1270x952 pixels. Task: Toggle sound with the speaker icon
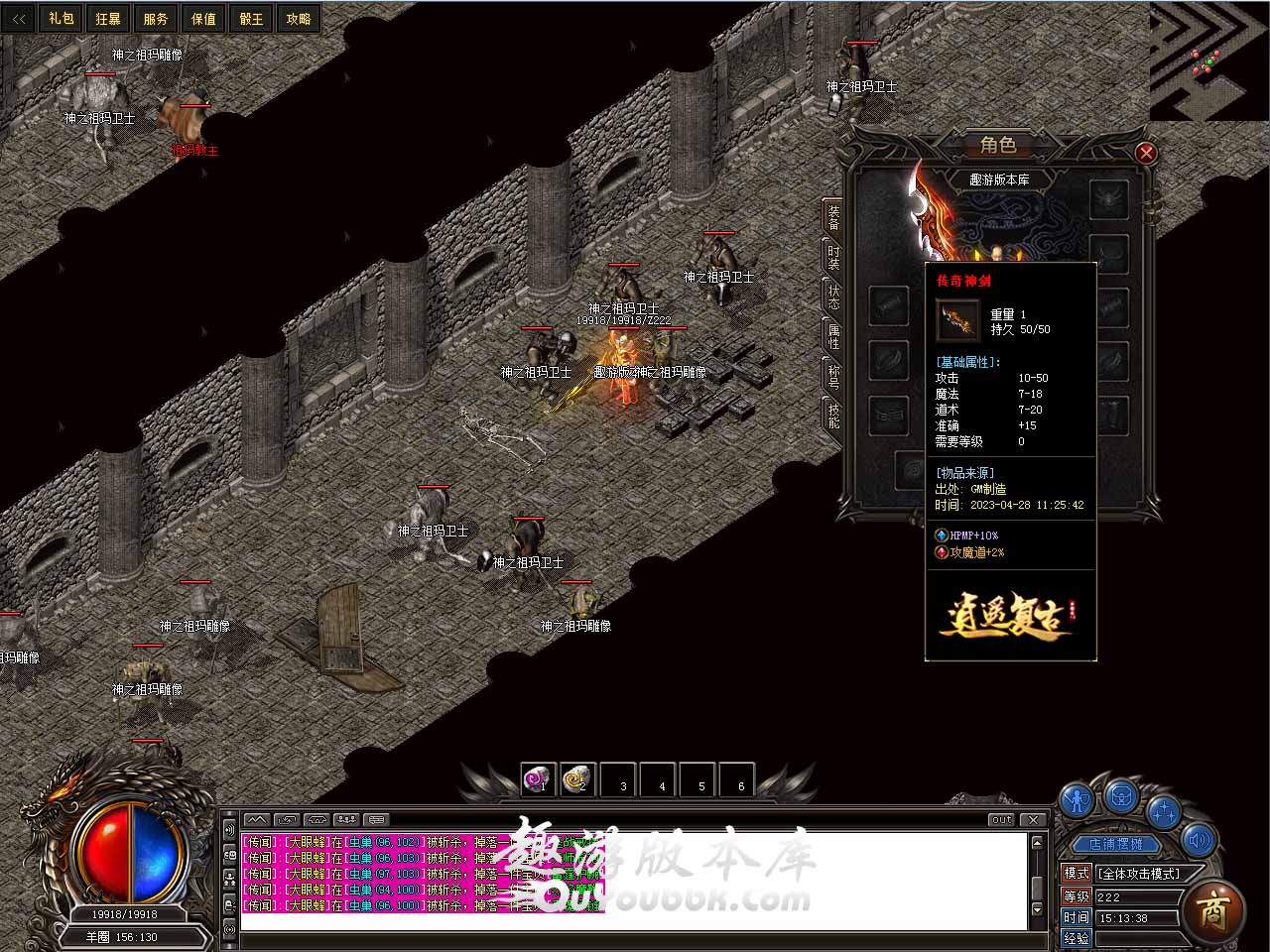tap(1199, 841)
